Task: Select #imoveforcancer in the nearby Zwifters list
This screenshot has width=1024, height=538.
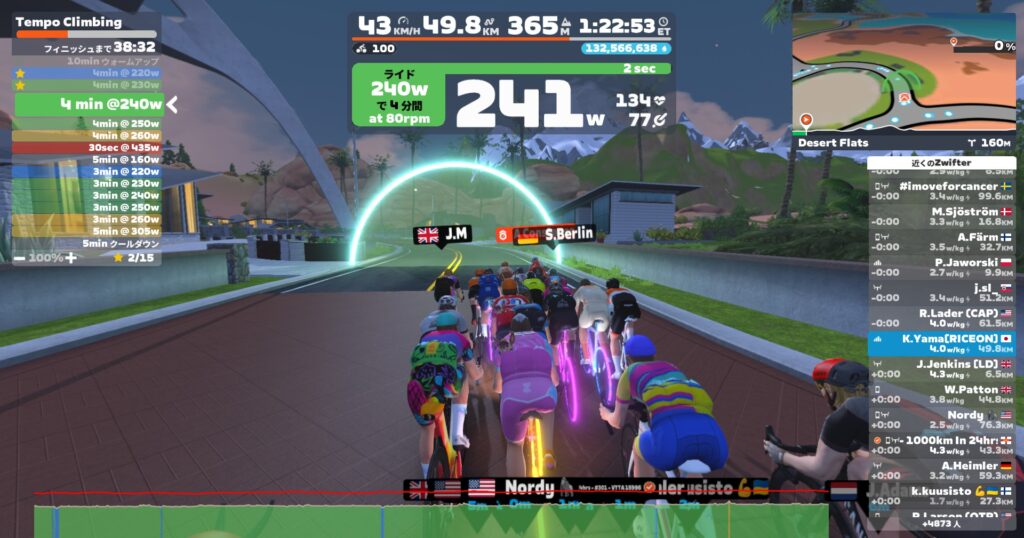Action: 940,190
